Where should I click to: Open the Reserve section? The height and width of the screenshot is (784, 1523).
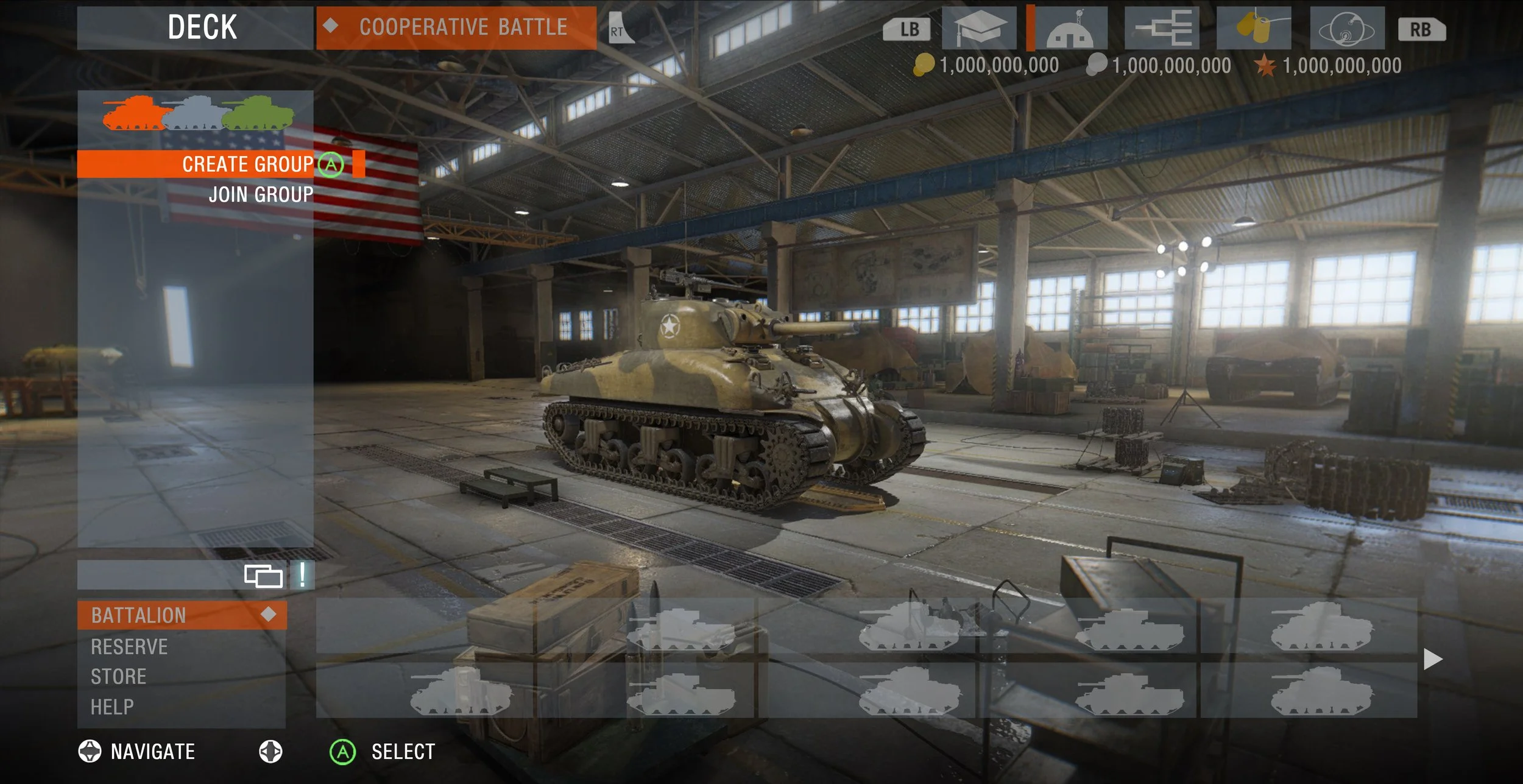pyautogui.click(x=129, y=646)
